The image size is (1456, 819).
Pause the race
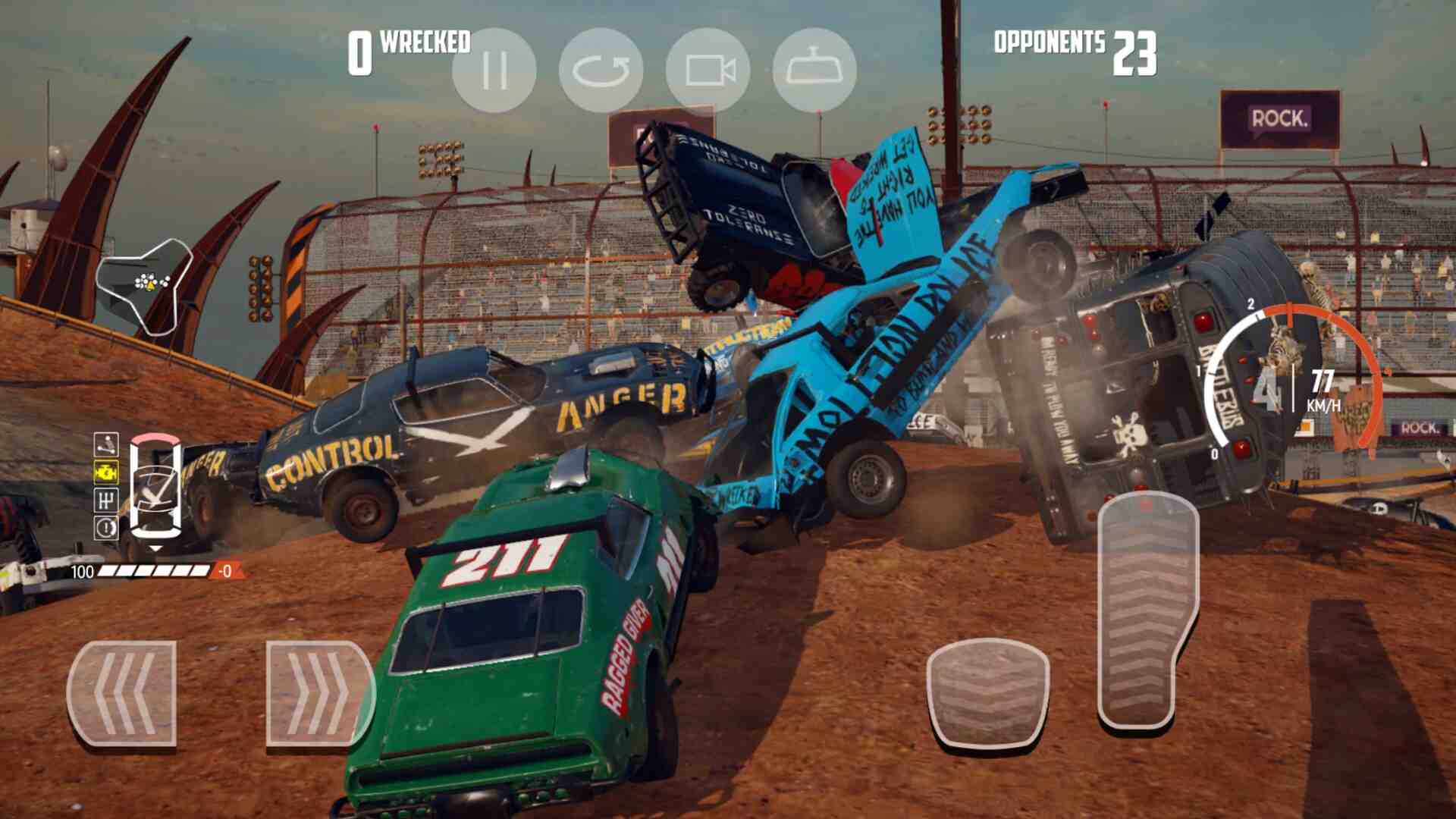pos(494,71)
